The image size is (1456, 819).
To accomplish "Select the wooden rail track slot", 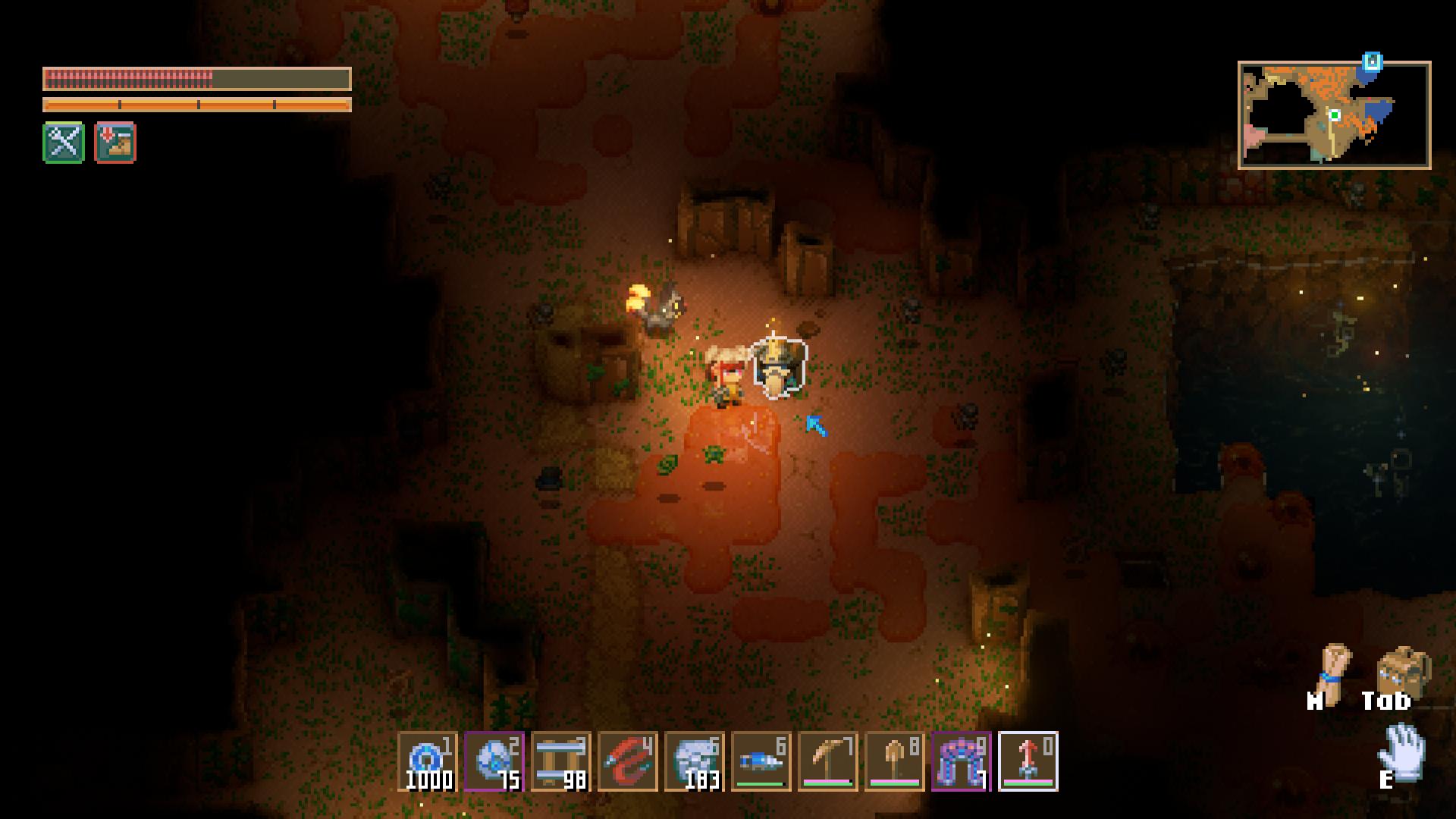I will 560,761.
